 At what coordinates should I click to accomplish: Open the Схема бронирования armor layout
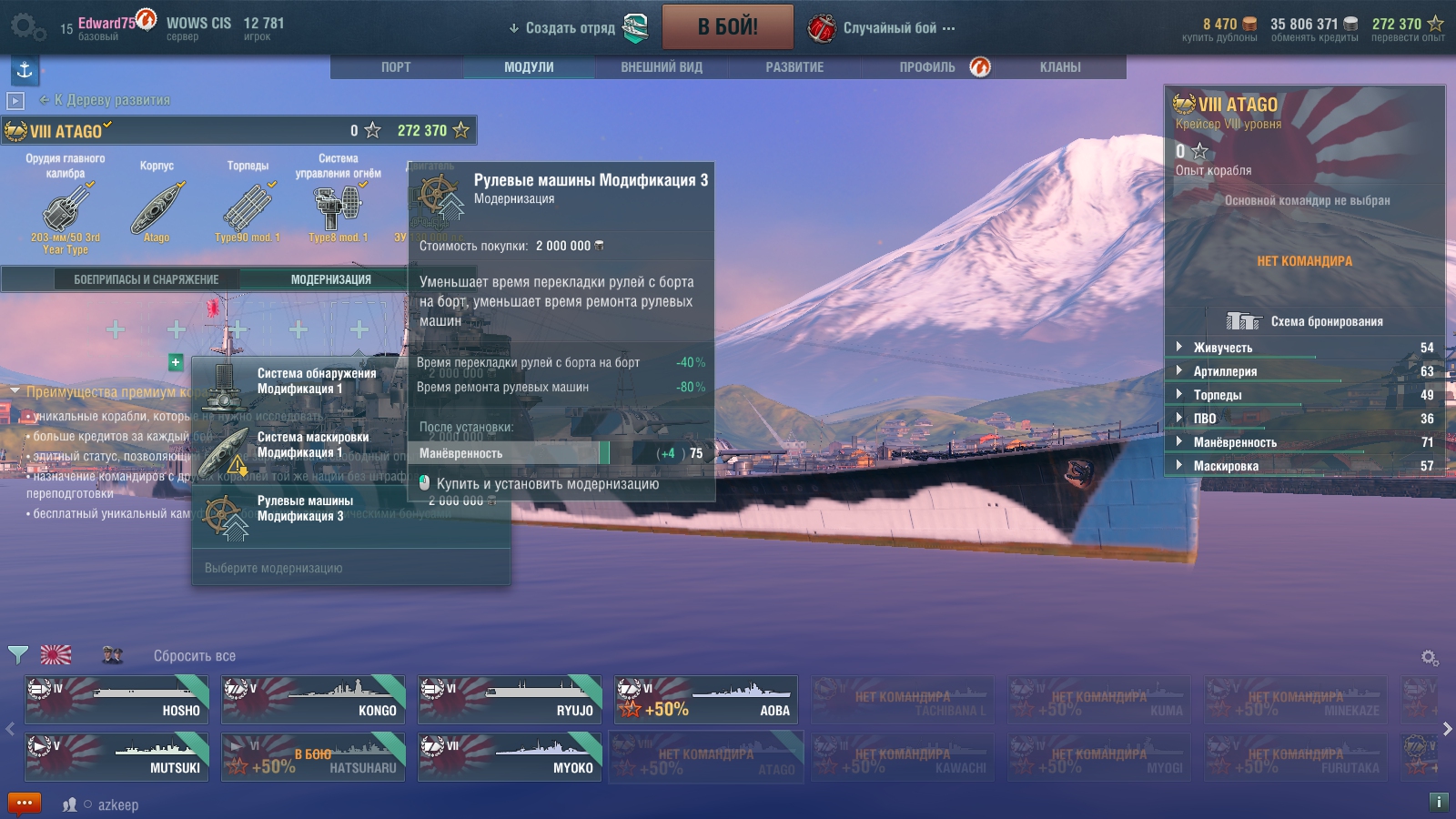(1326, 321)
